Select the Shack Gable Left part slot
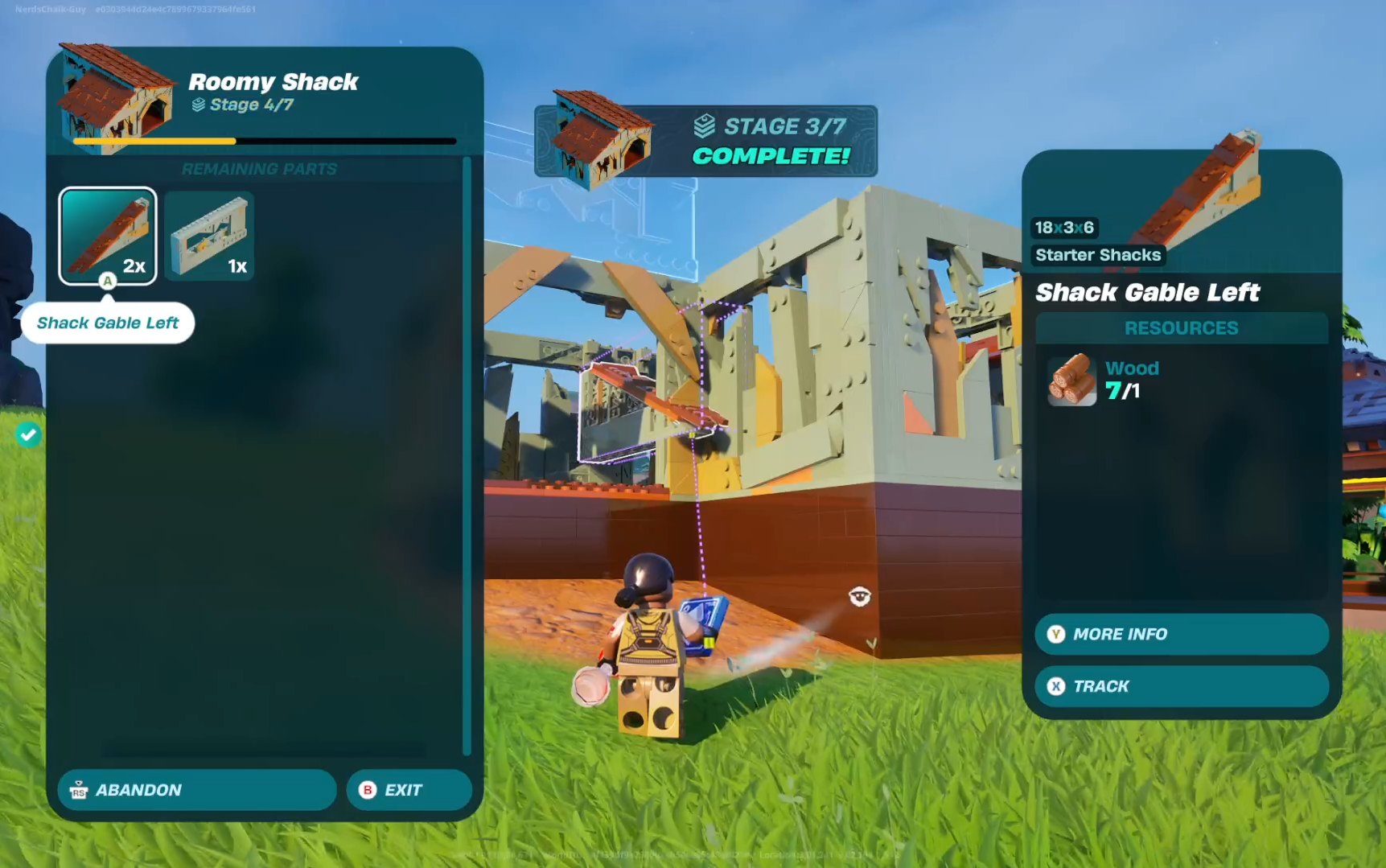Image resolution: width=1386 pixels, height=868 pixels. [108, 236]
